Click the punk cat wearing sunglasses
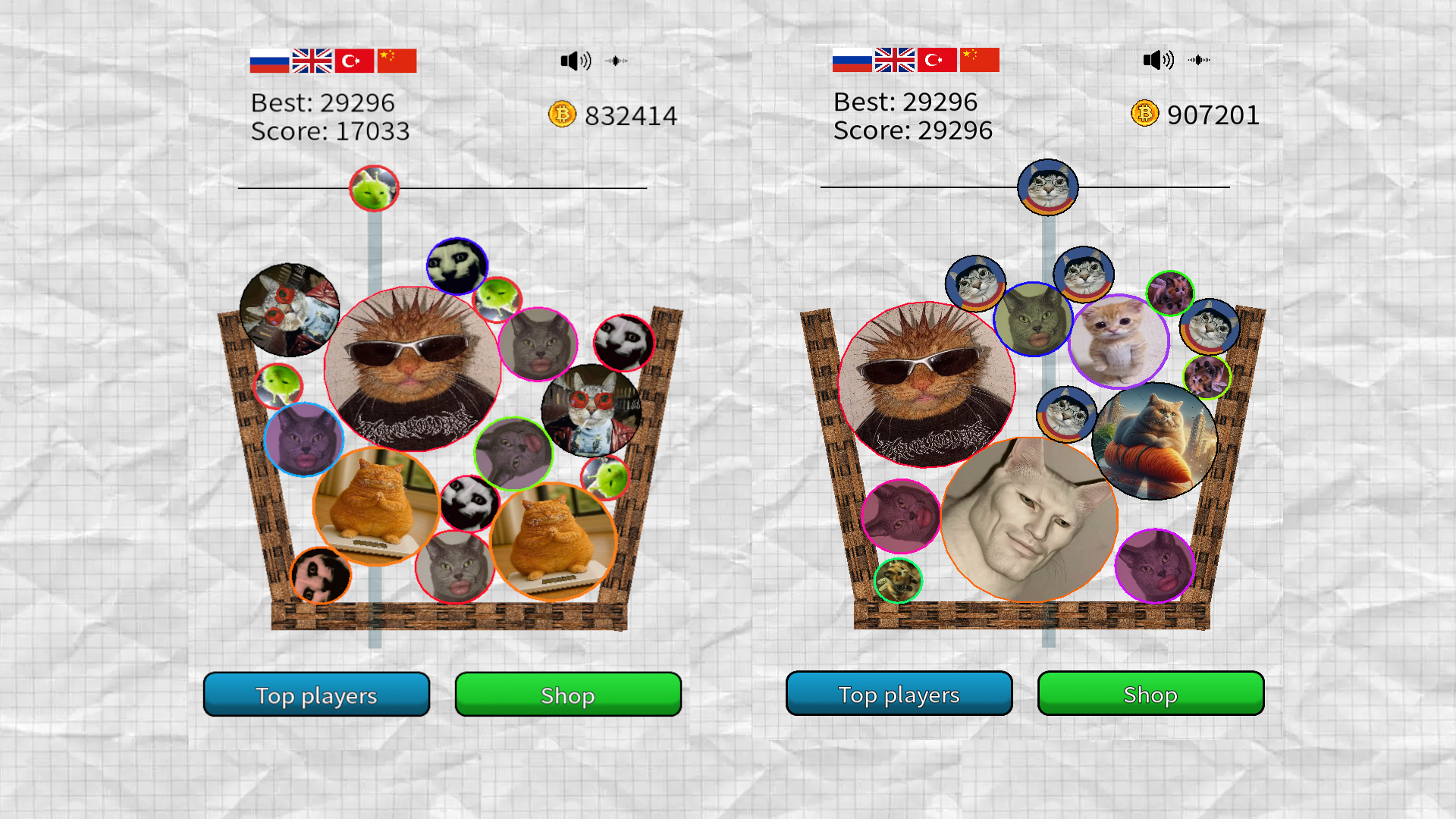This screenshot has height=819, width=1456. [413, 372]
